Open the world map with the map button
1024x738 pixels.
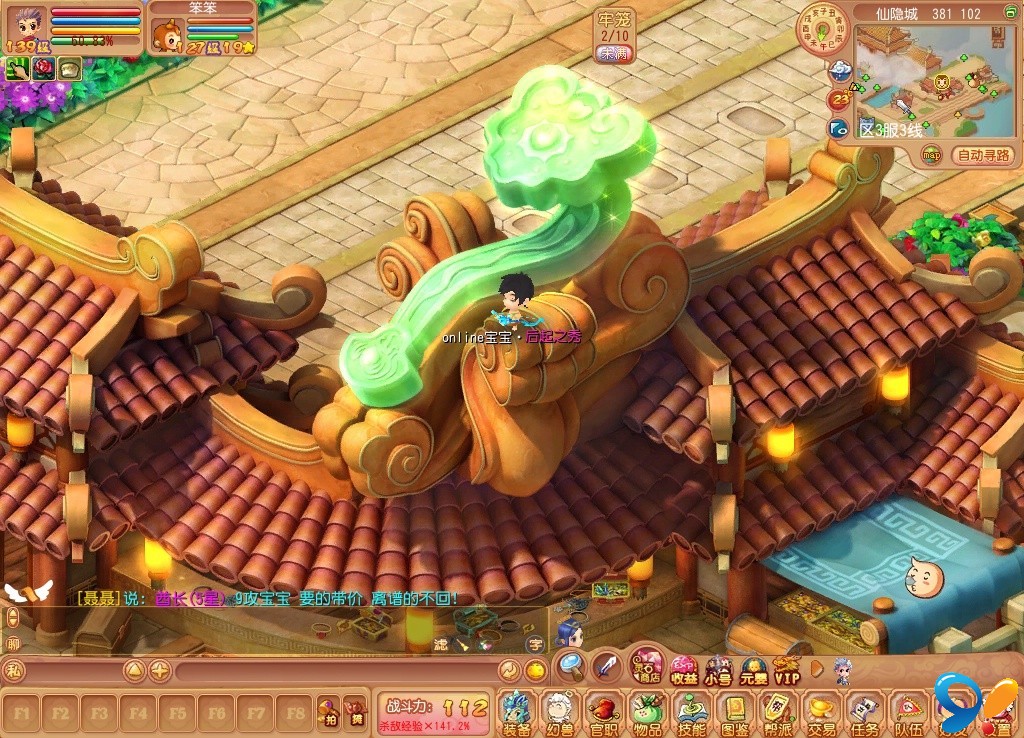(932, 155)
